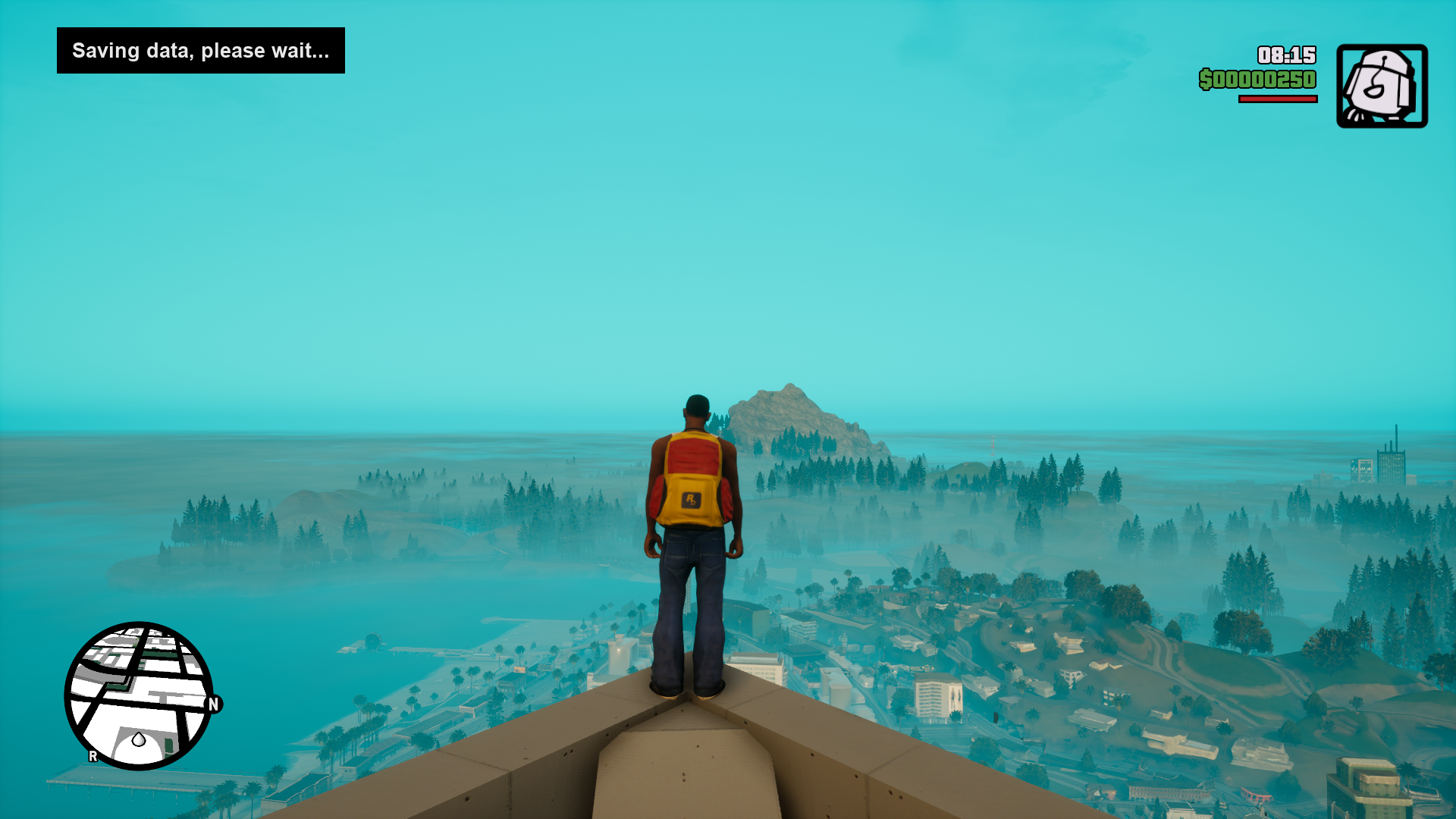1456x819 pixels.
Task: Click the north marker on the radar
Action: pos(213,704)
